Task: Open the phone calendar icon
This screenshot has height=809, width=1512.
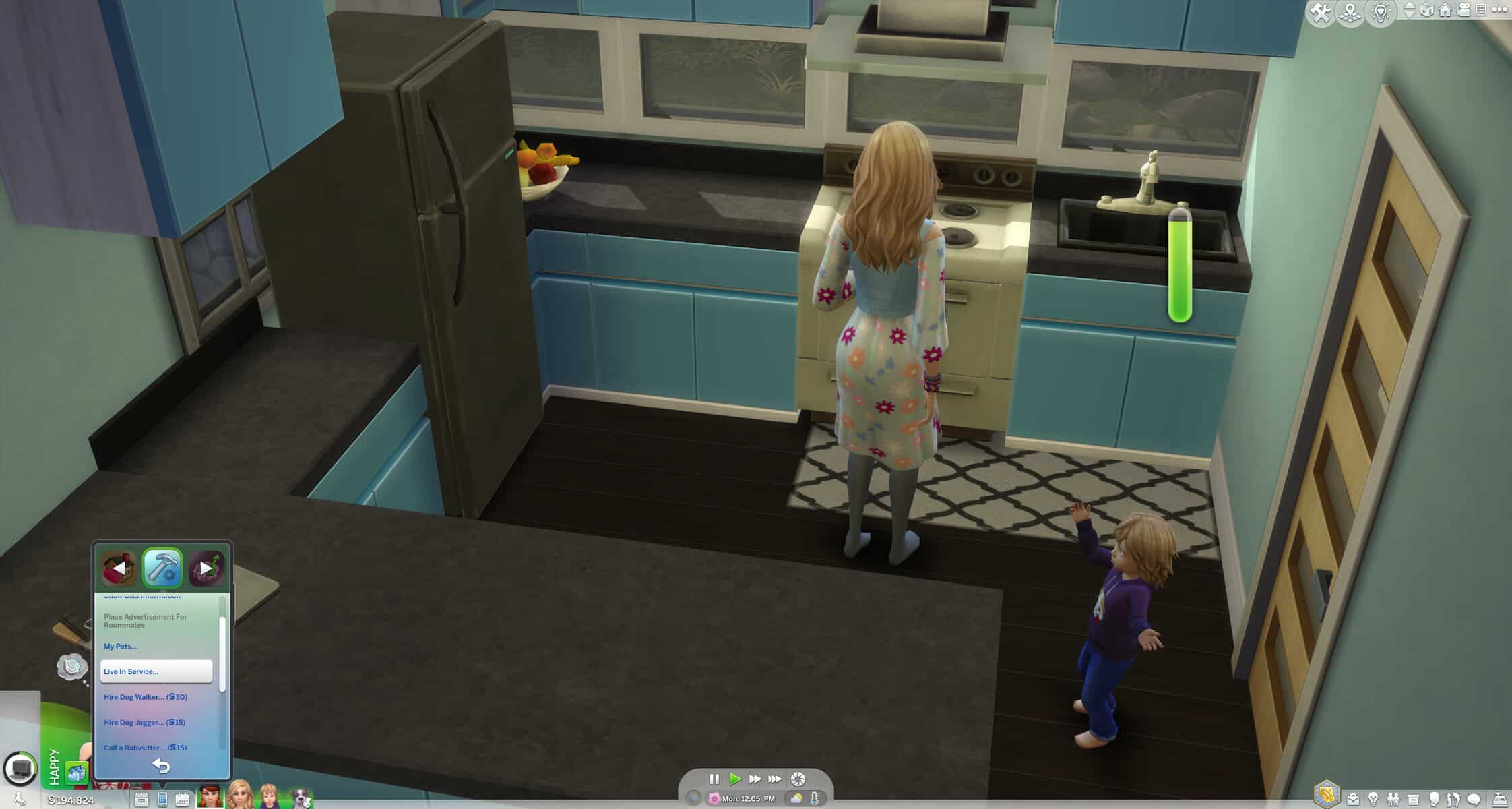Action: pyautogui.click(x=182, y=799)
